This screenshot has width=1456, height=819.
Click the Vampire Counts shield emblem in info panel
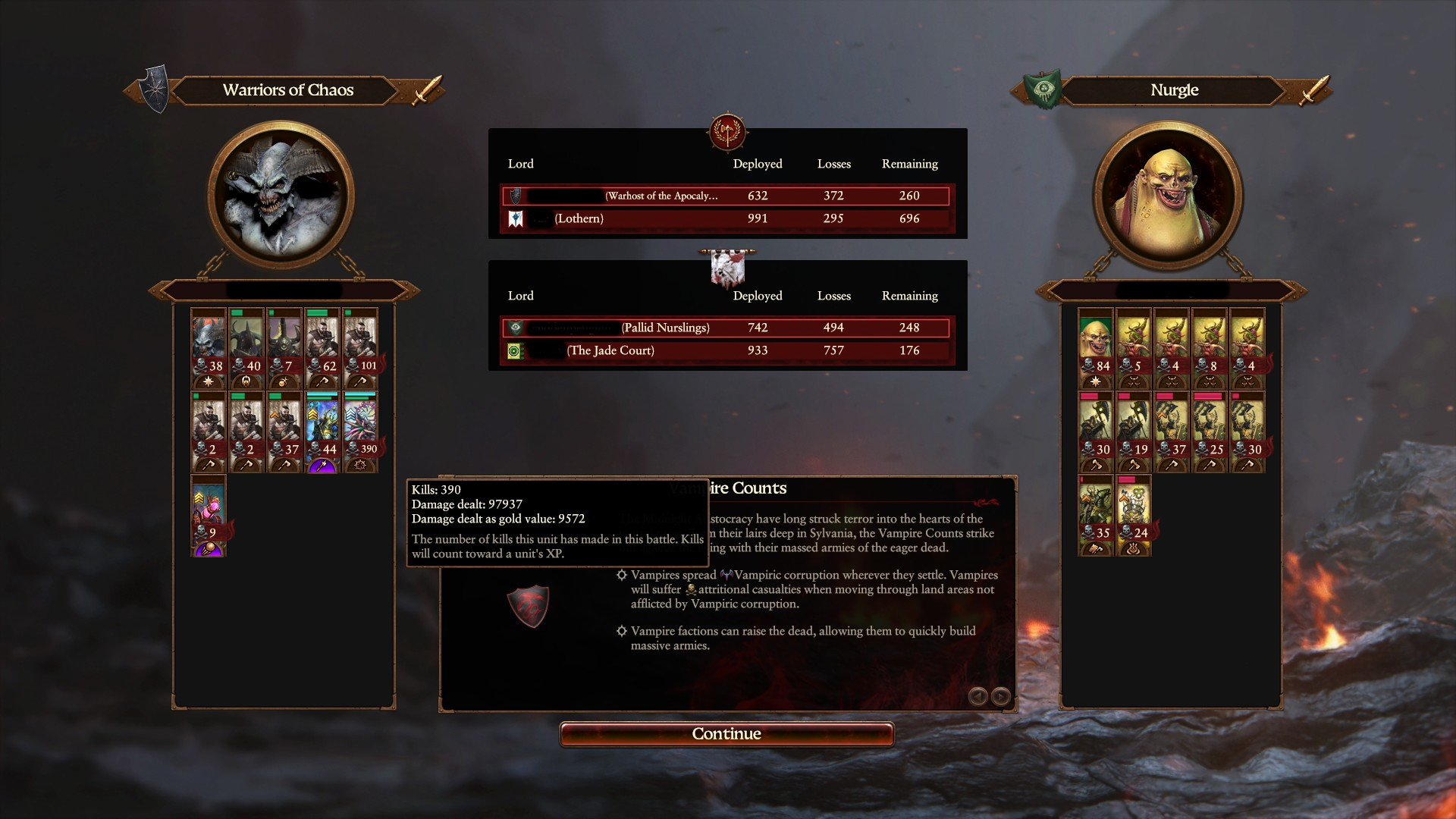pos(529,607)
